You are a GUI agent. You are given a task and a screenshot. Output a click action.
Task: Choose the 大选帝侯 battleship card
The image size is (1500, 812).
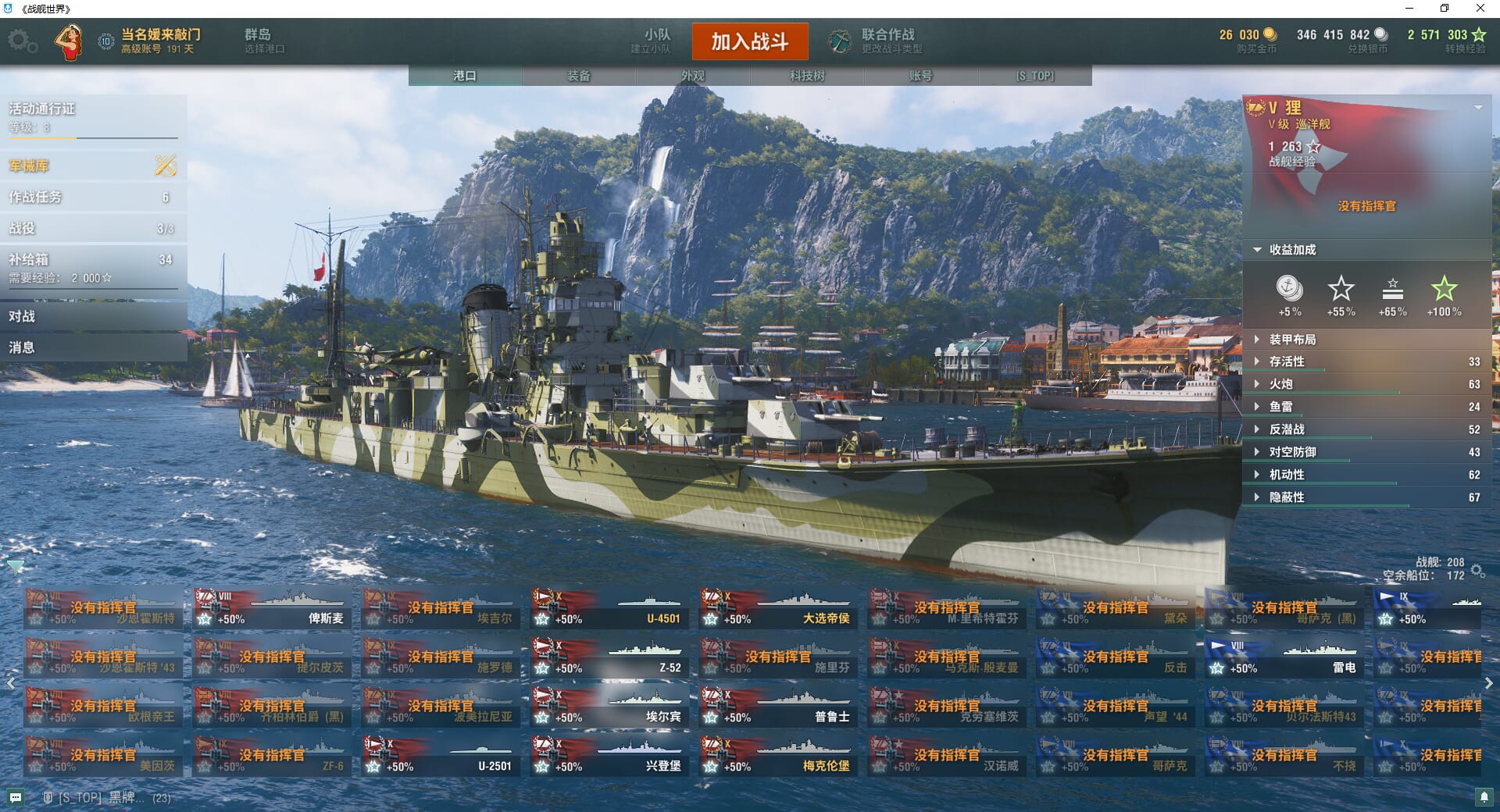tap(778, 609)
